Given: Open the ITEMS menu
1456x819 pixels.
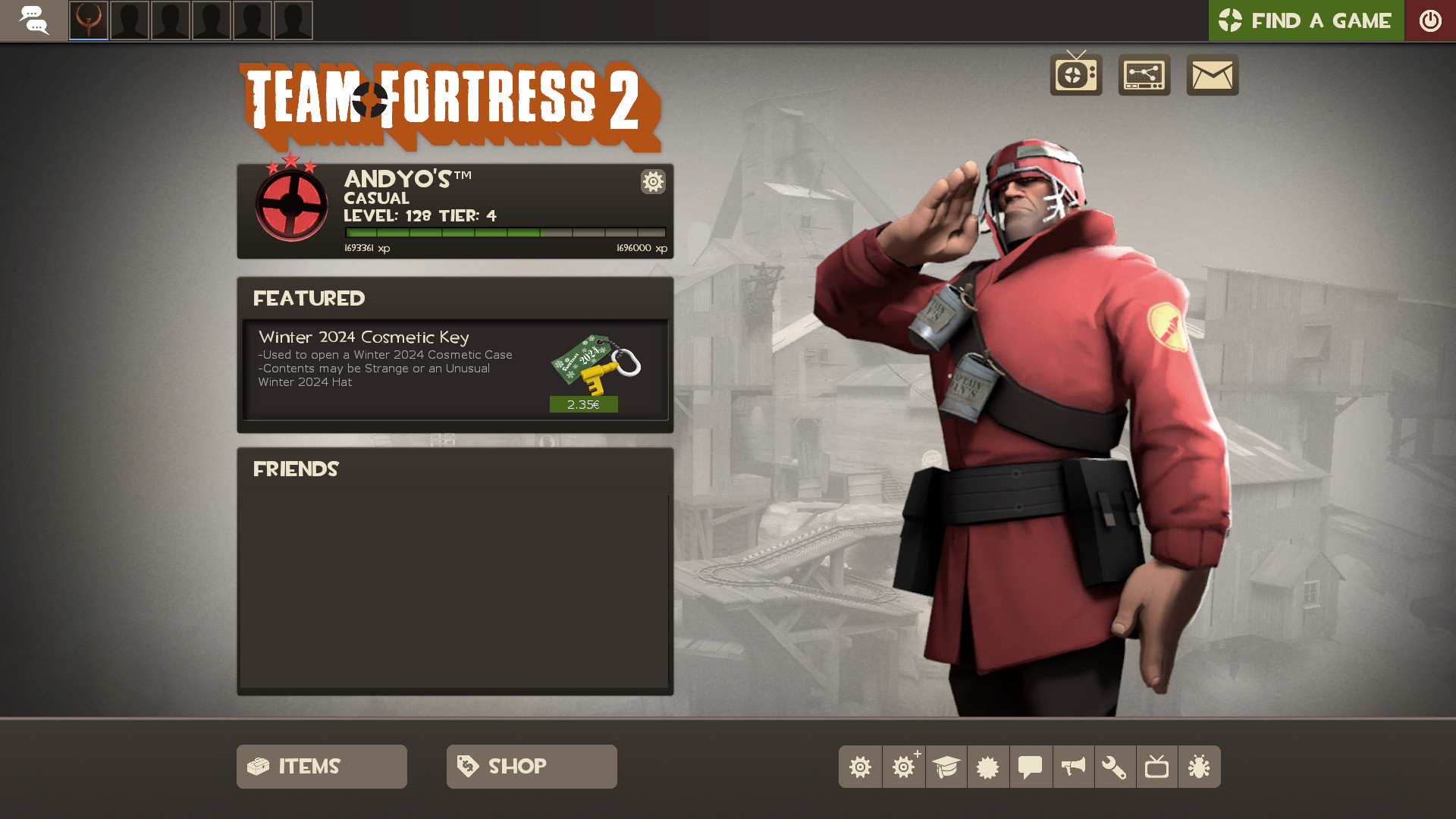Looking at the screenshot, I should point(321,767).
